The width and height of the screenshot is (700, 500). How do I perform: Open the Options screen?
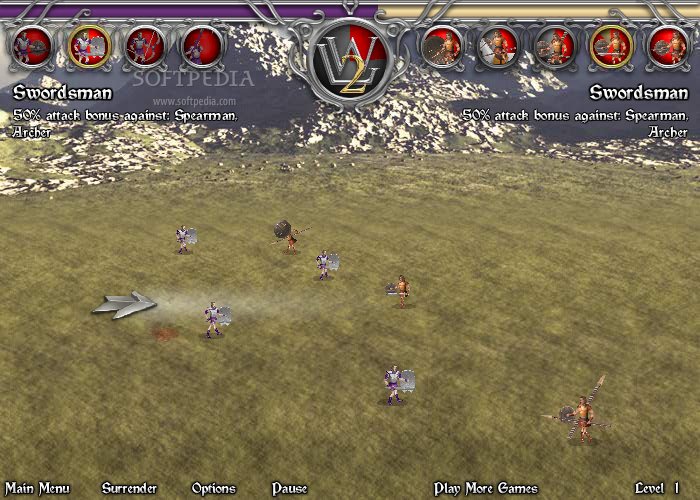click(213, 488)
